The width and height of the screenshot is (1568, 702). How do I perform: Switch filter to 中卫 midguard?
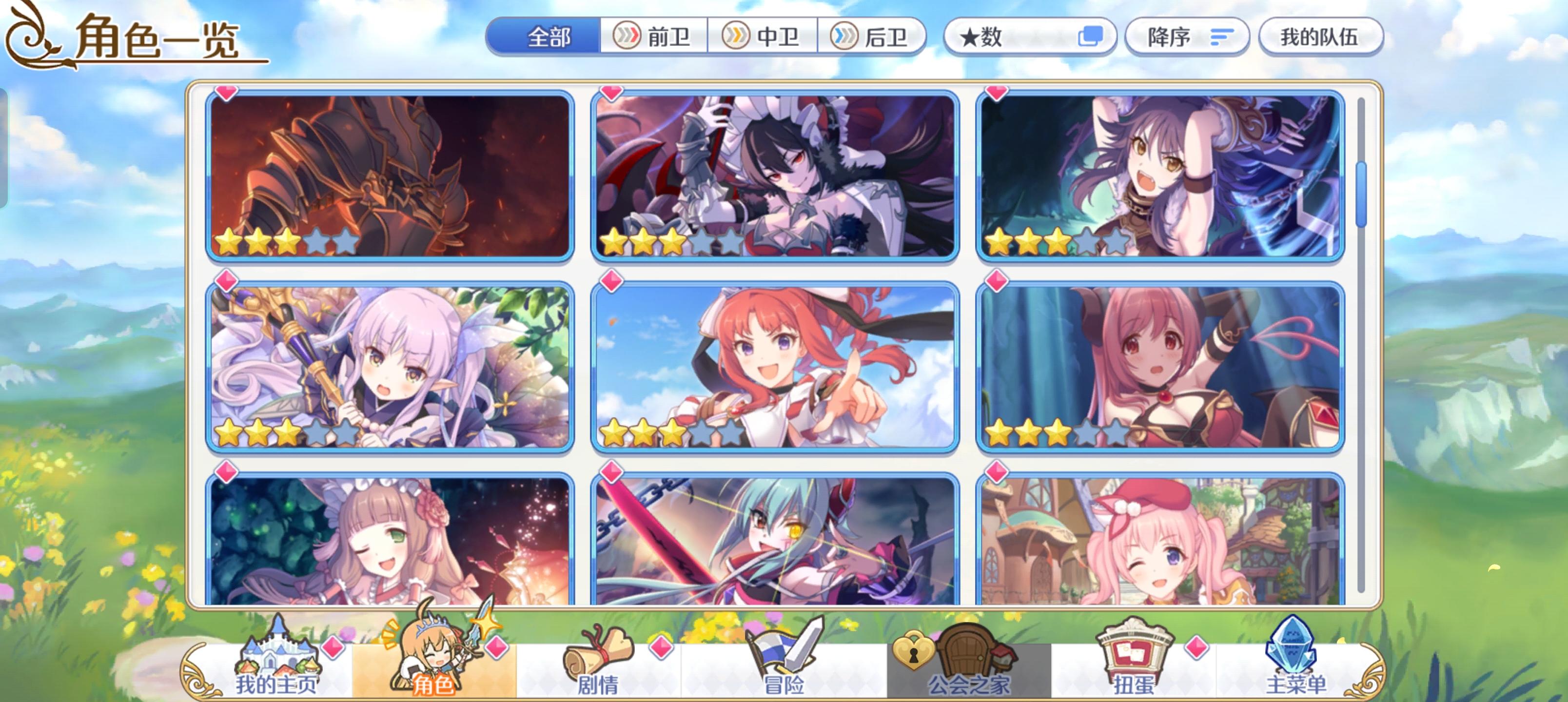click(x=764, y=37)
